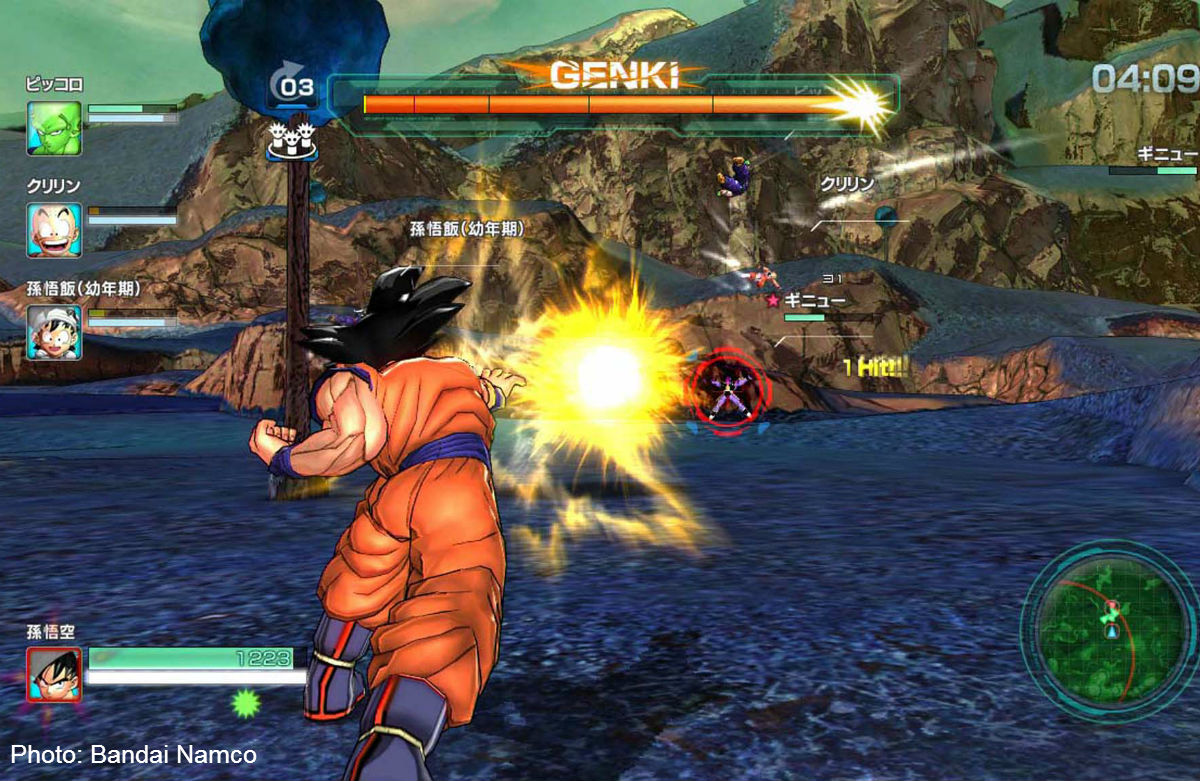Viewport: 1200px width, 781px height.
Task: Click the green burst icon under Goku's bar
Action: pyautogui.click(x=245, y=704)
